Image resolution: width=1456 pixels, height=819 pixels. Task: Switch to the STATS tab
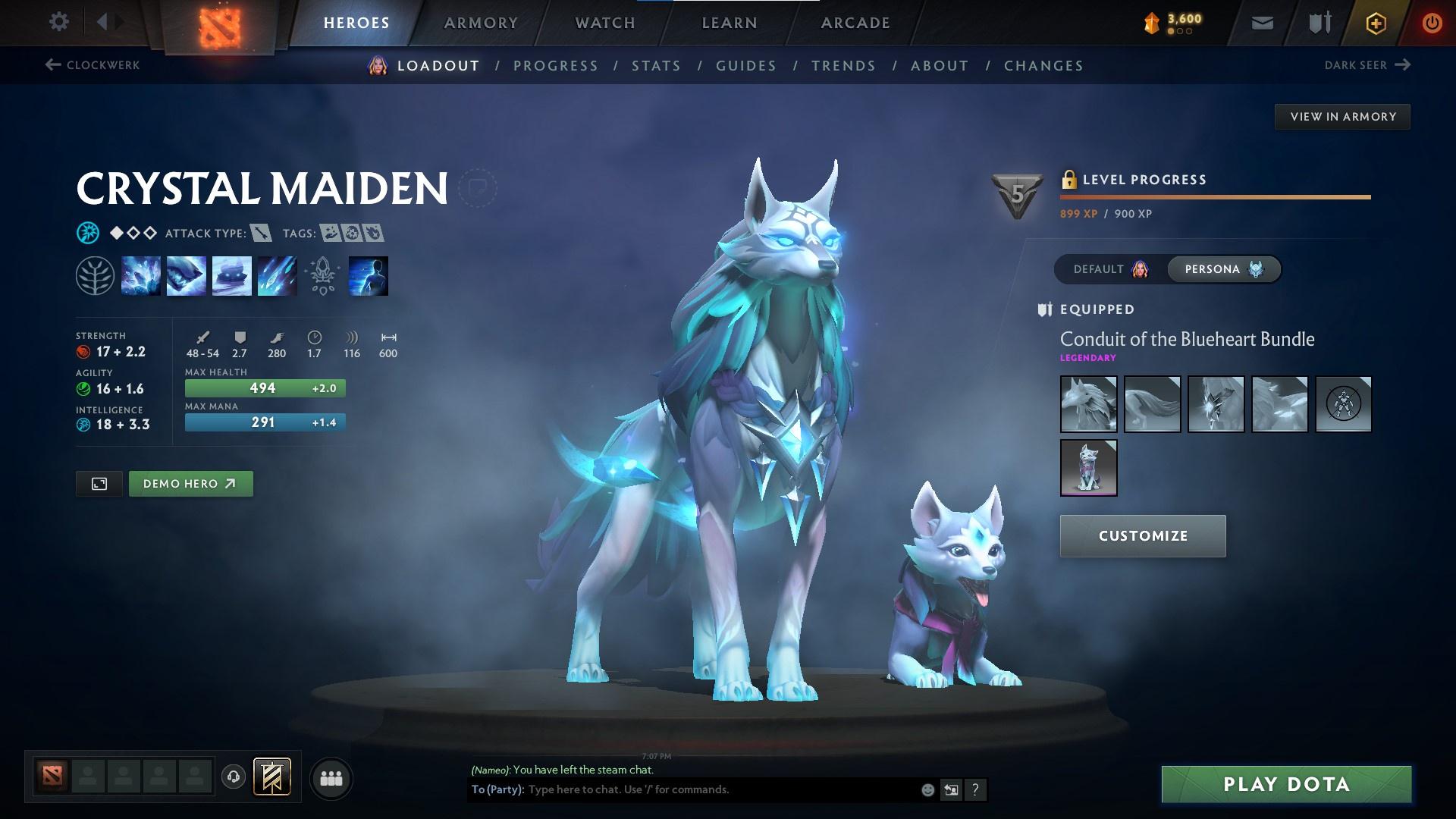point(655,66)
